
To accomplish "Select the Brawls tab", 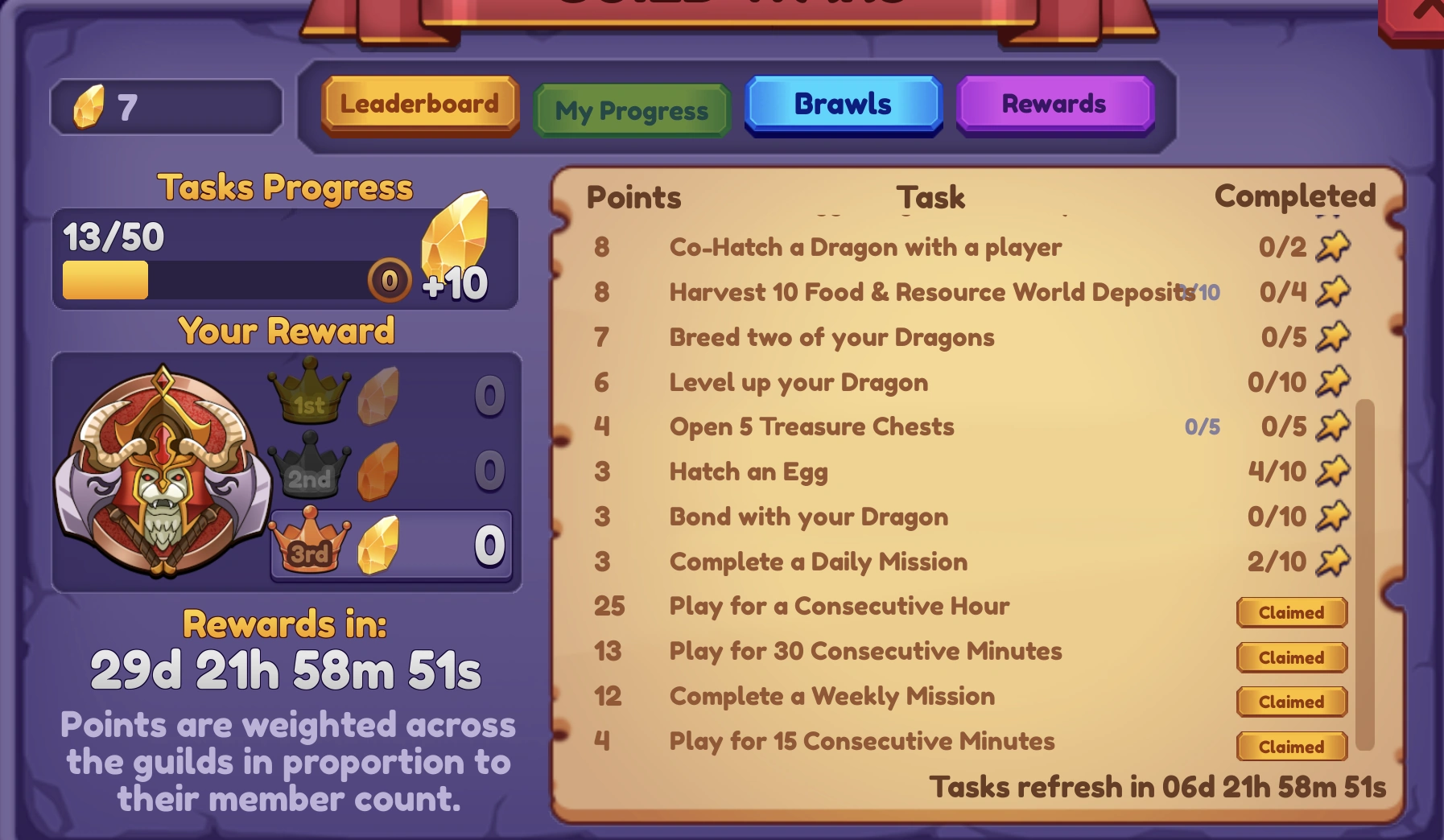I will (x=843, y=104).
